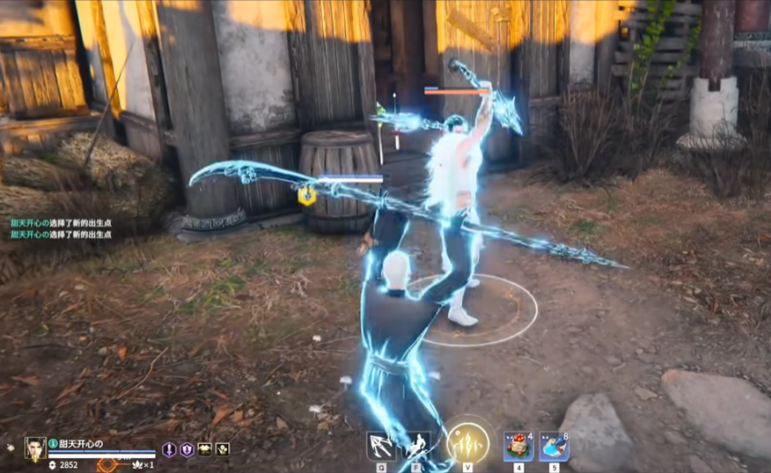
Task: Trigger the character skill with leaping figure
Action: point(417,444)
